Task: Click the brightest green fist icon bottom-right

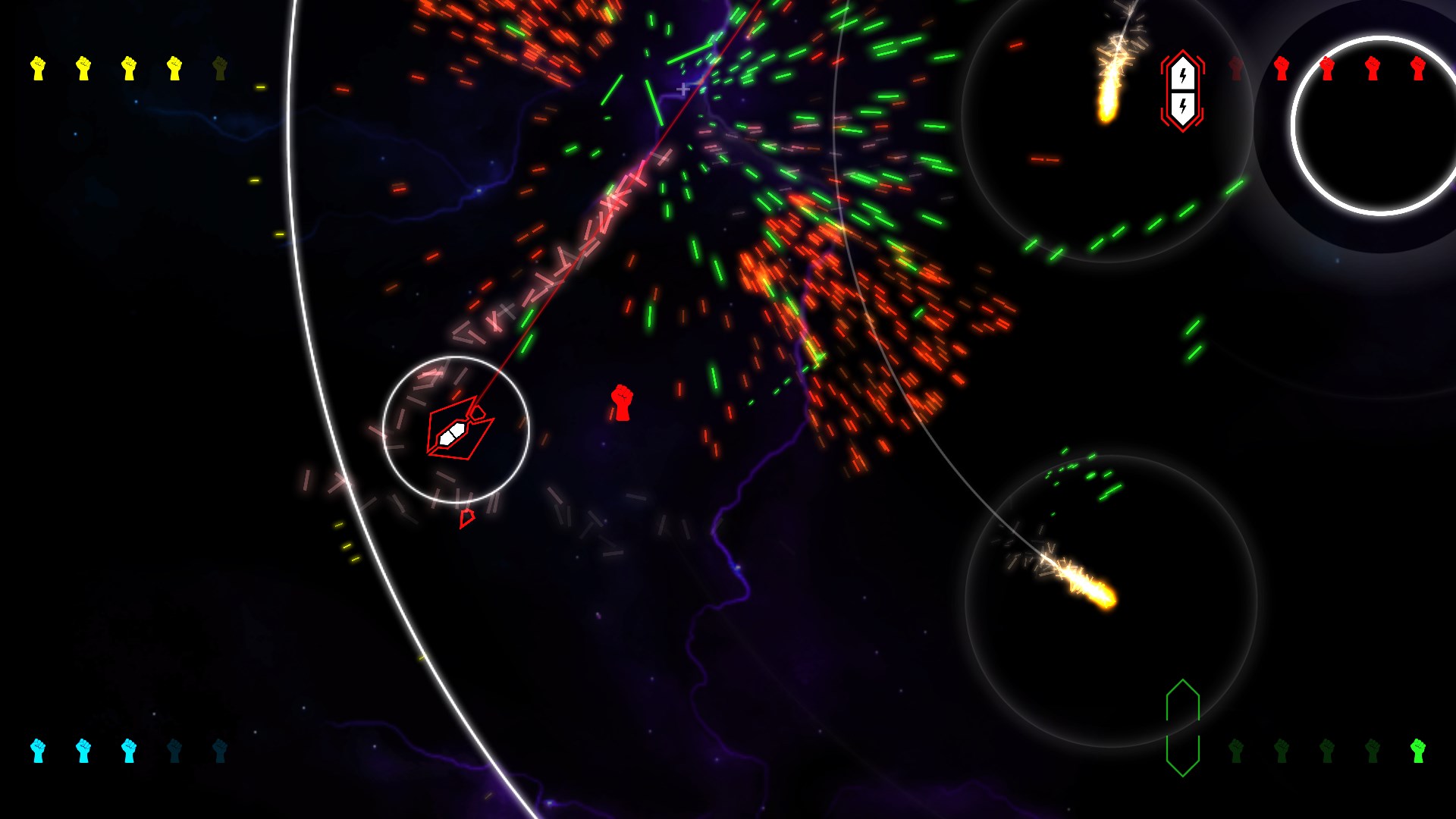Action: coord(1418,752)
